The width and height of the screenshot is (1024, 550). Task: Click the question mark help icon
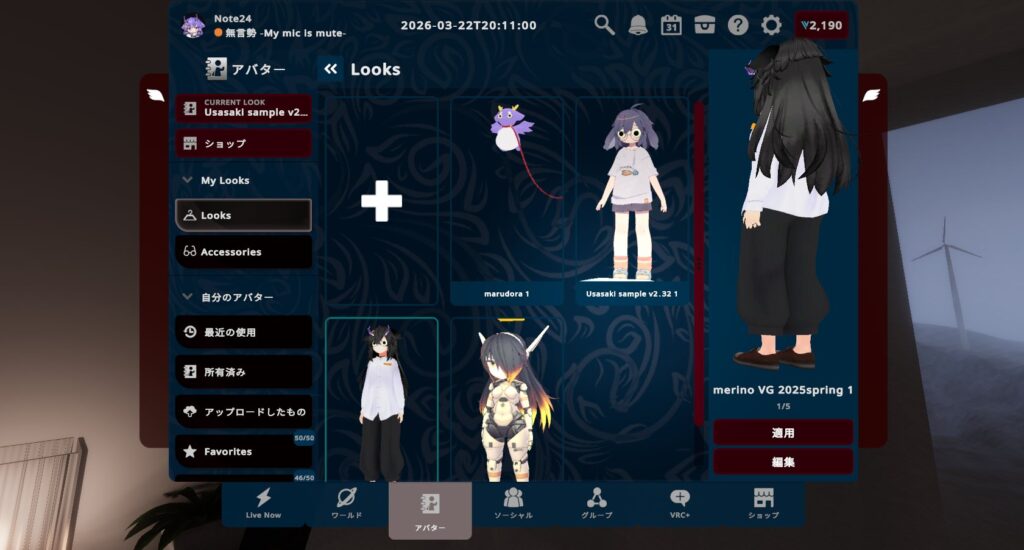click(x=738, y=25)
